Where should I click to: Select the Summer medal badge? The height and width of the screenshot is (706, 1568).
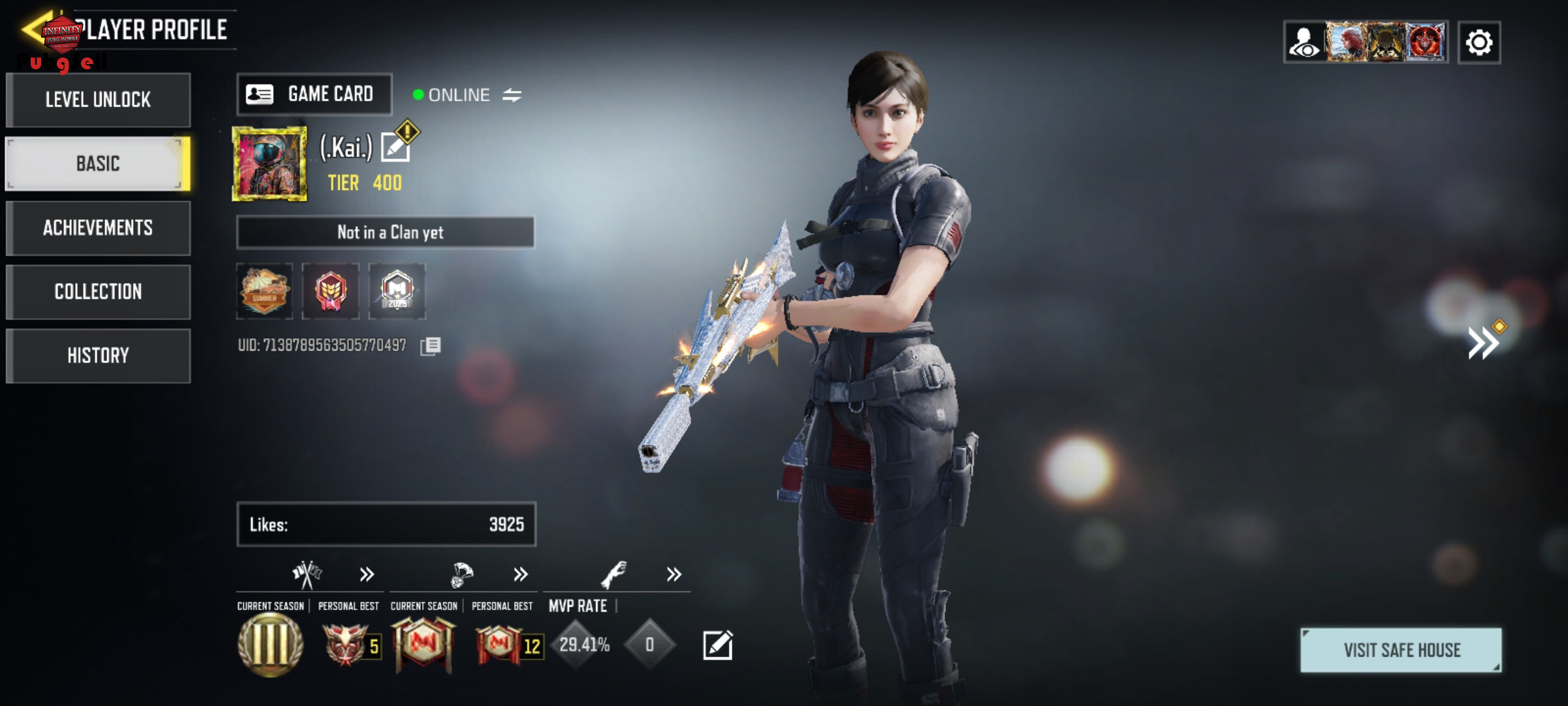pyautogui.click(x=265, y=291)
